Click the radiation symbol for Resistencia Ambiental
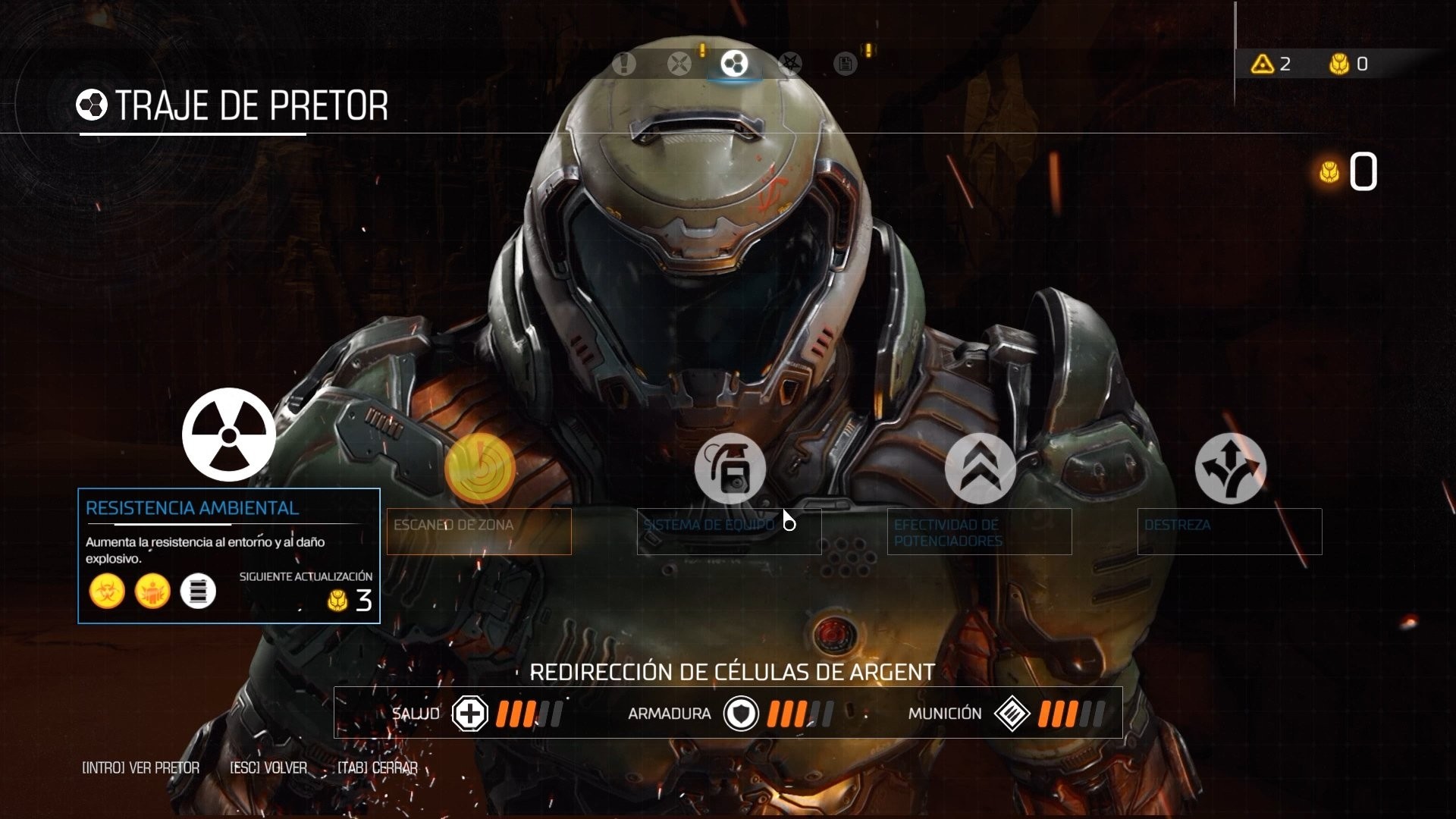 (x=227, y=435)
